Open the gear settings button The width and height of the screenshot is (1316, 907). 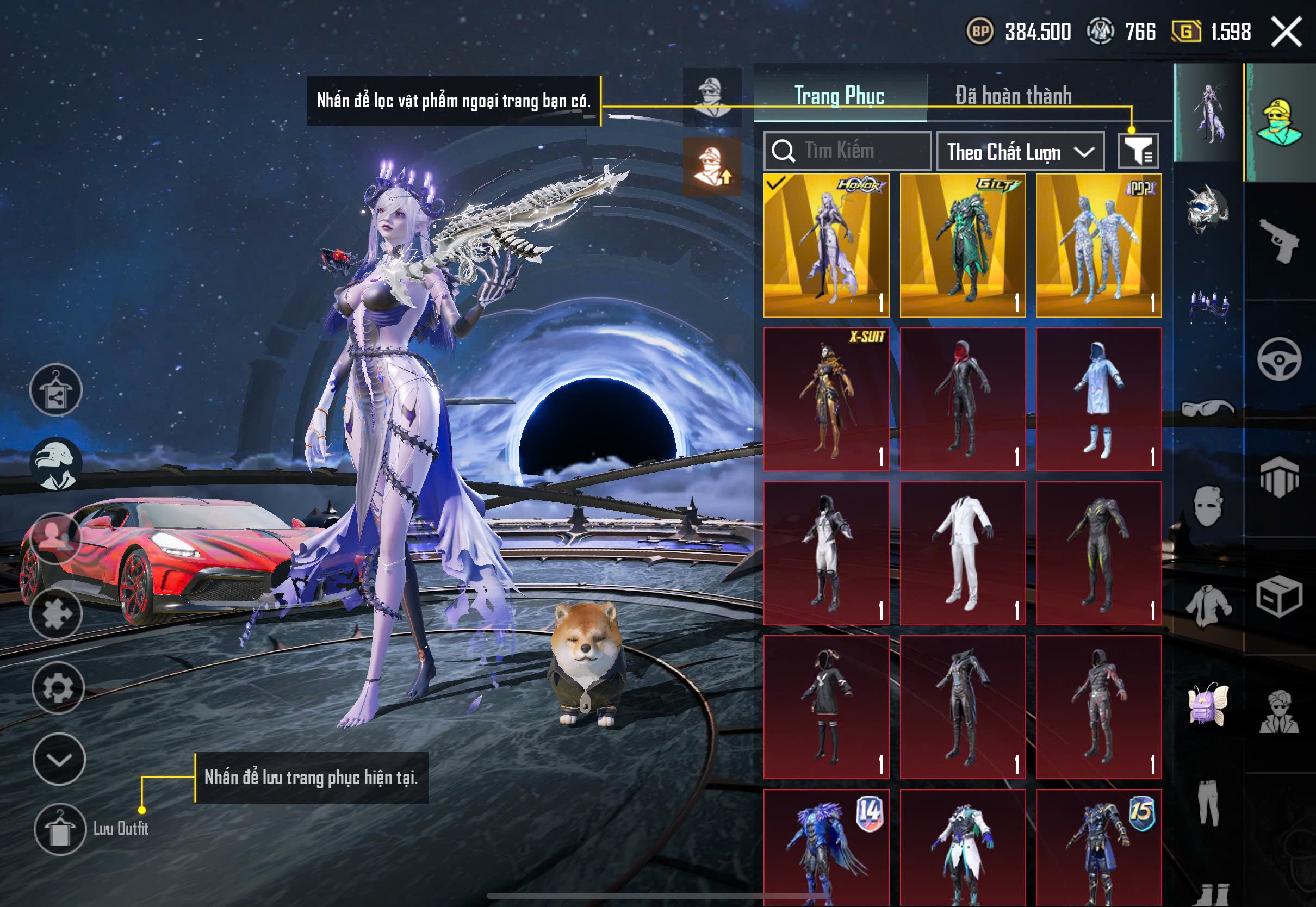click(x=58, y=688)
